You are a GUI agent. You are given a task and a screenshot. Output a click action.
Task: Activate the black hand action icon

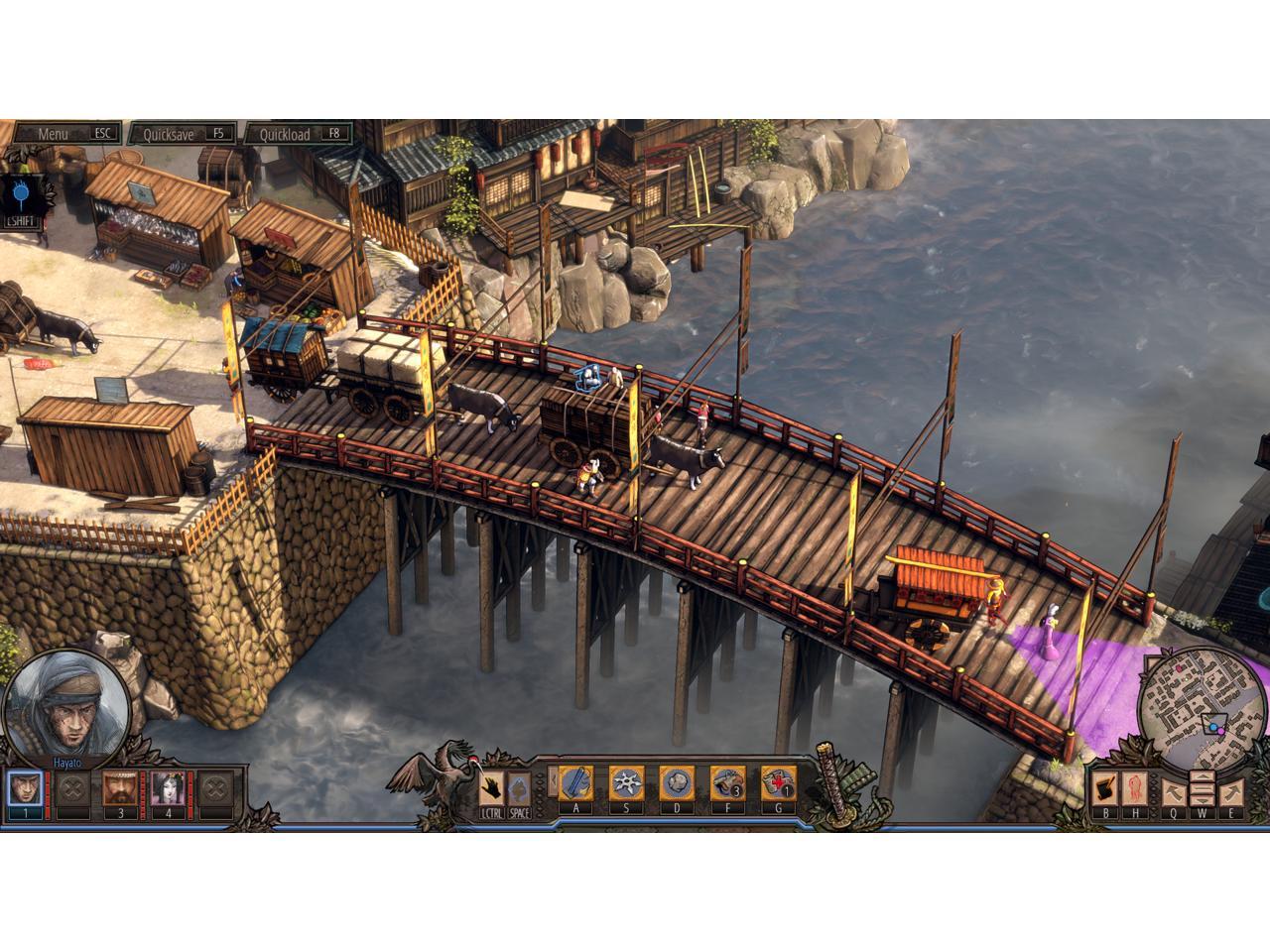tap(490, 790)
